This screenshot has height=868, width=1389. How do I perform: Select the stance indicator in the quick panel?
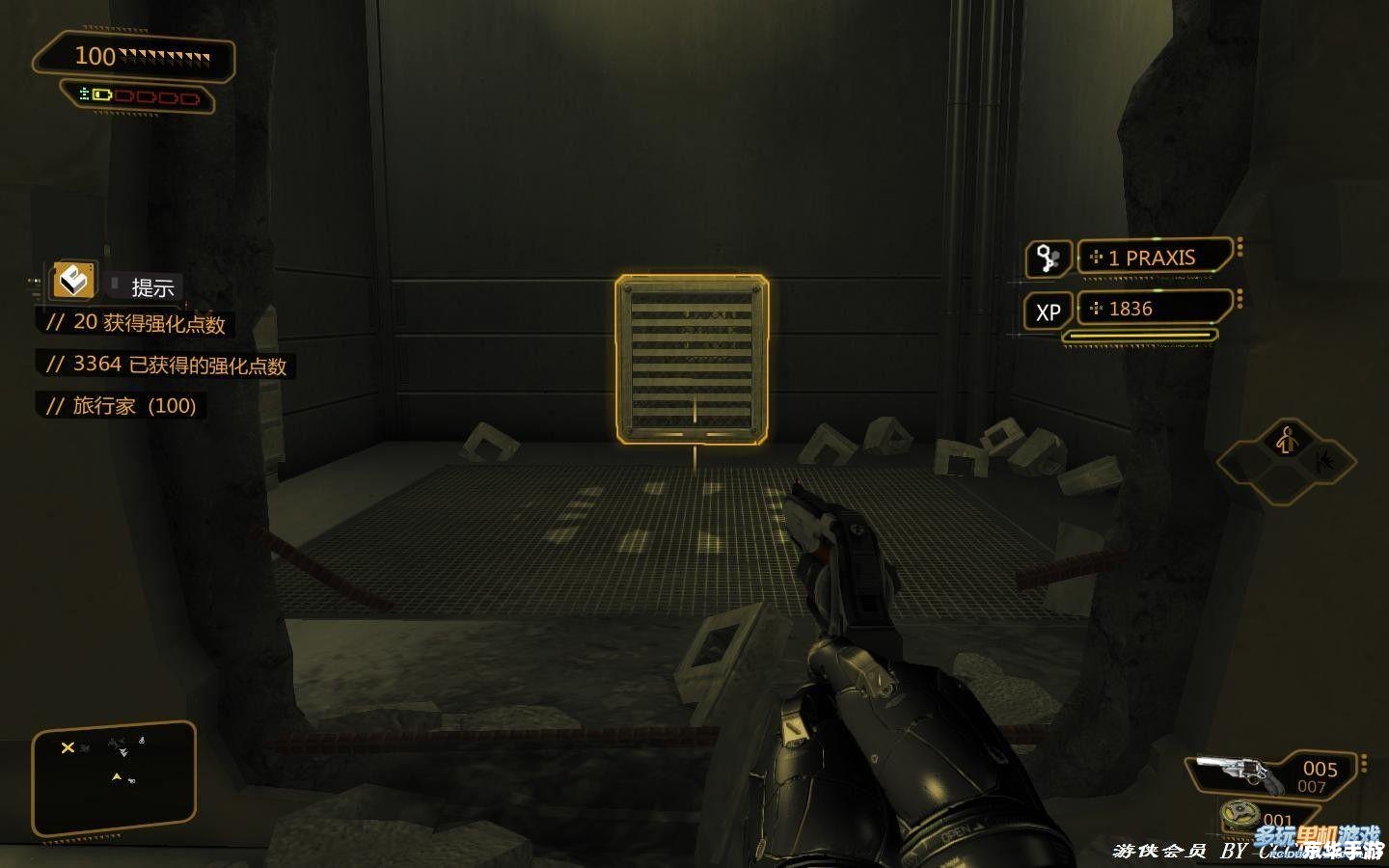(x=1285, y=442)
